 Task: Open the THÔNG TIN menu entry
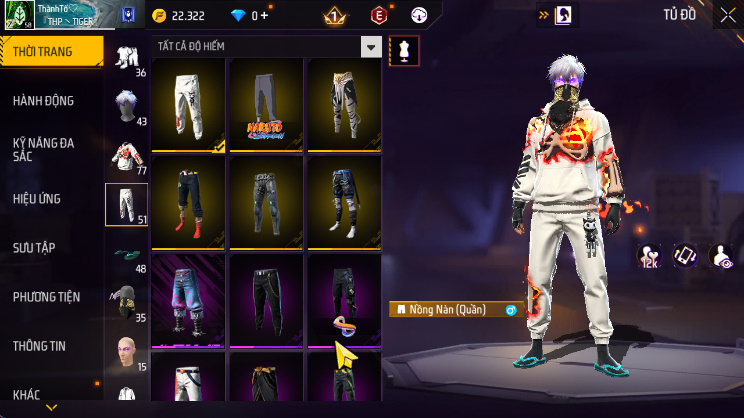[39, 346]
